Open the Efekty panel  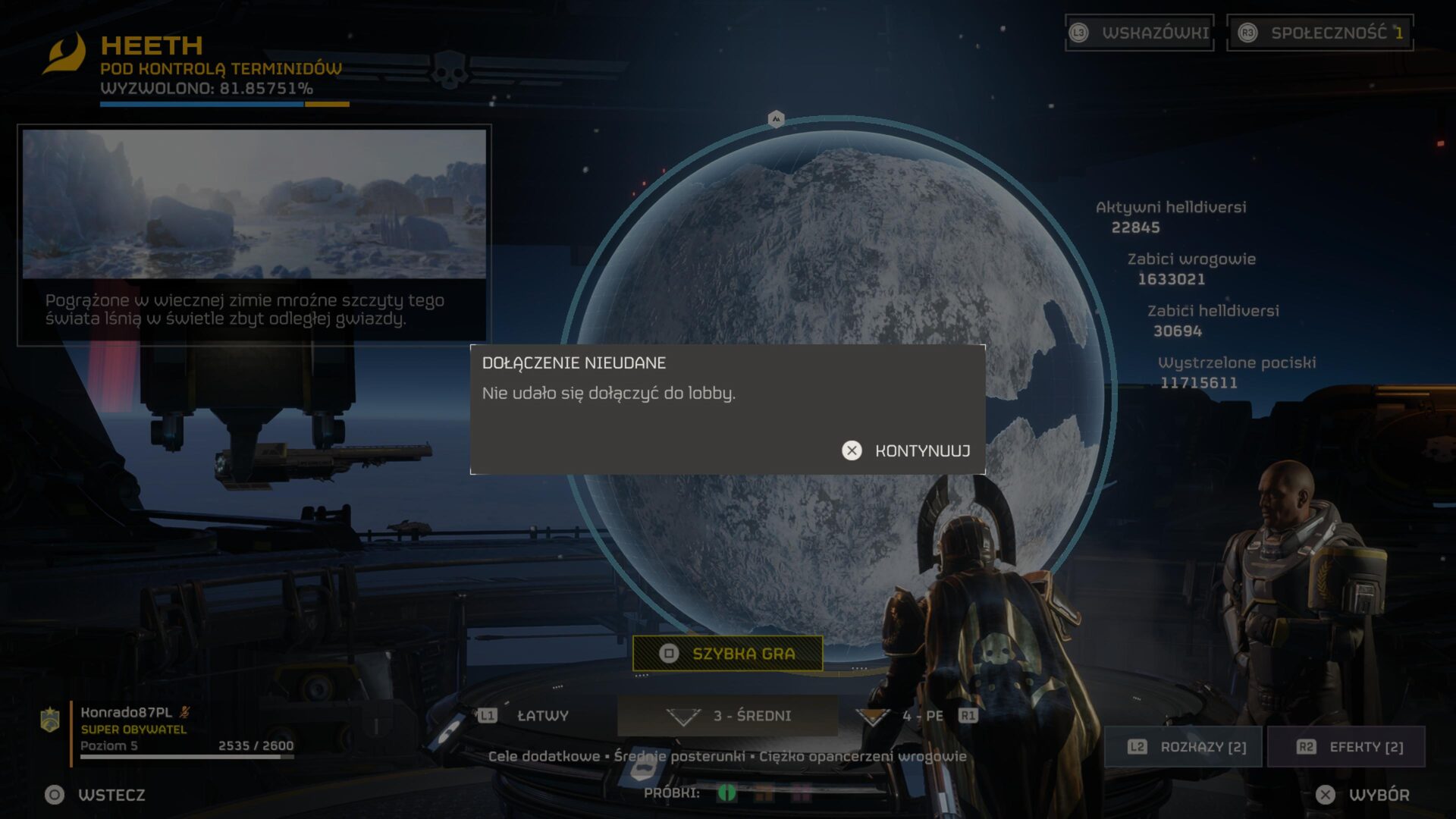1347,747
